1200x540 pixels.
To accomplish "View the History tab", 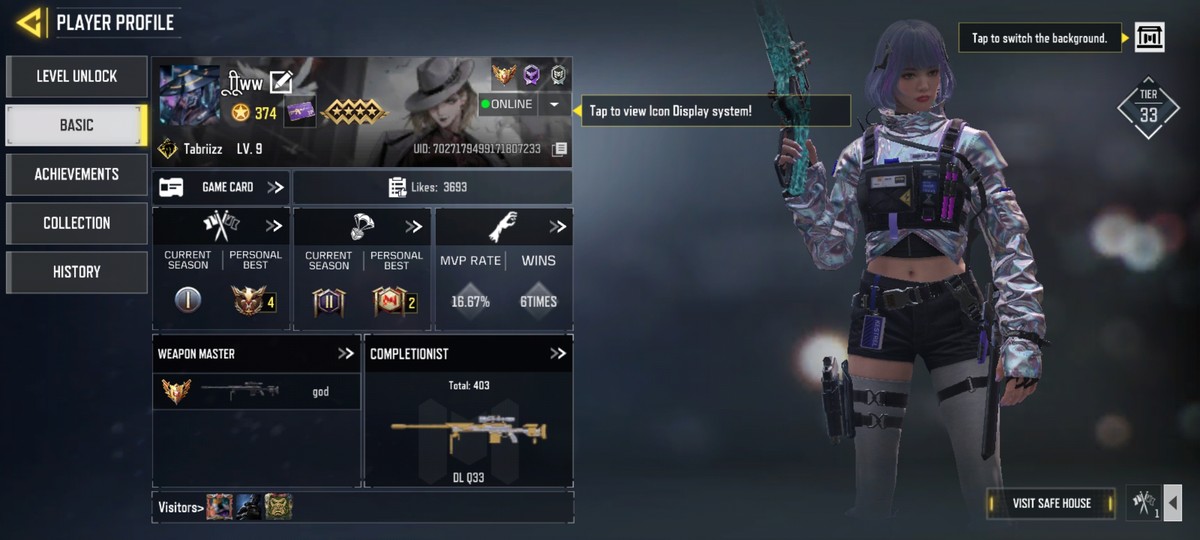I will click(x=77, y=272).
